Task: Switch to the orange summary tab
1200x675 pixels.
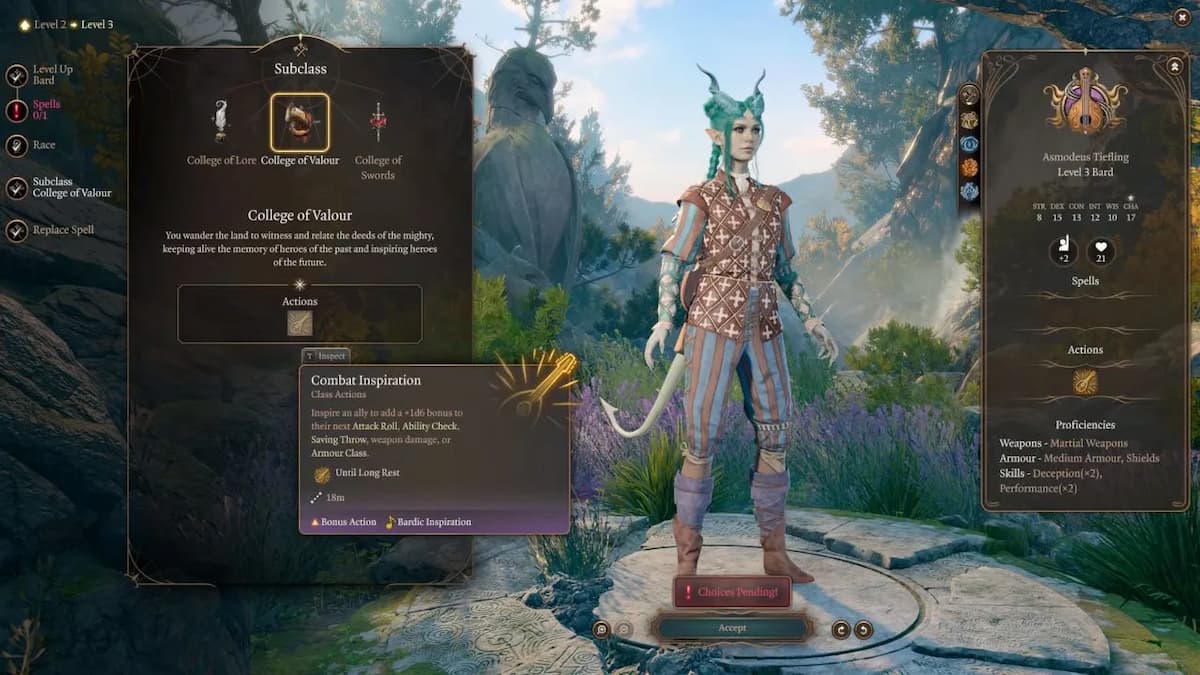Action: point(969,167)
